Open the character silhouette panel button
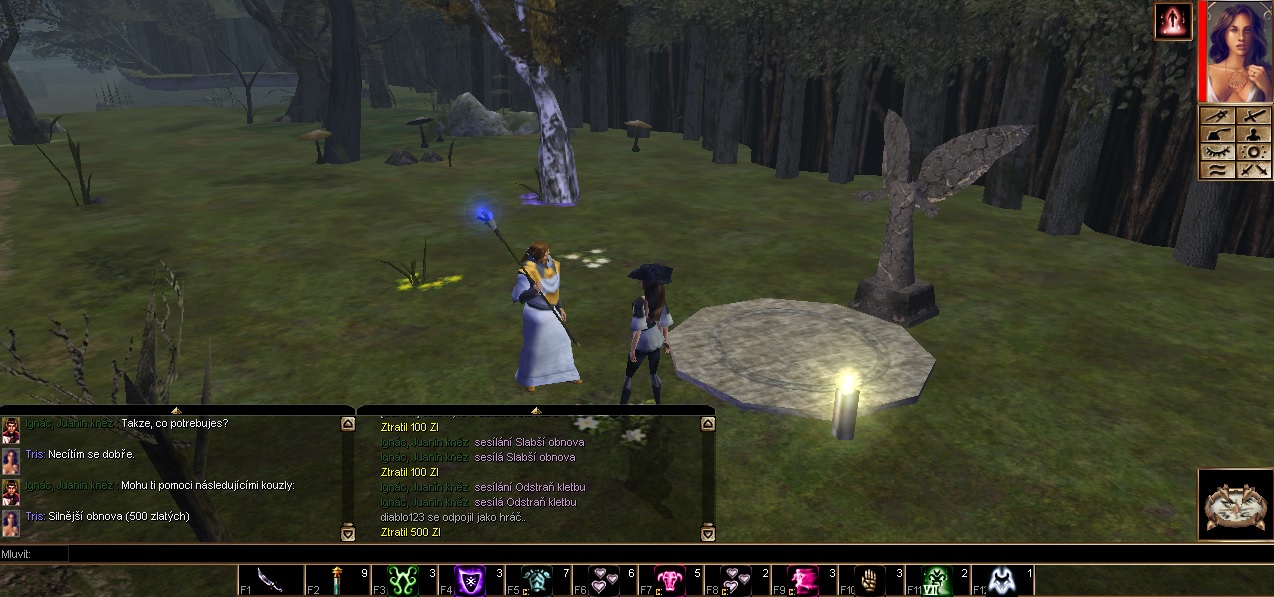This screenshot has height=597, width=1274. (1254, 134)
